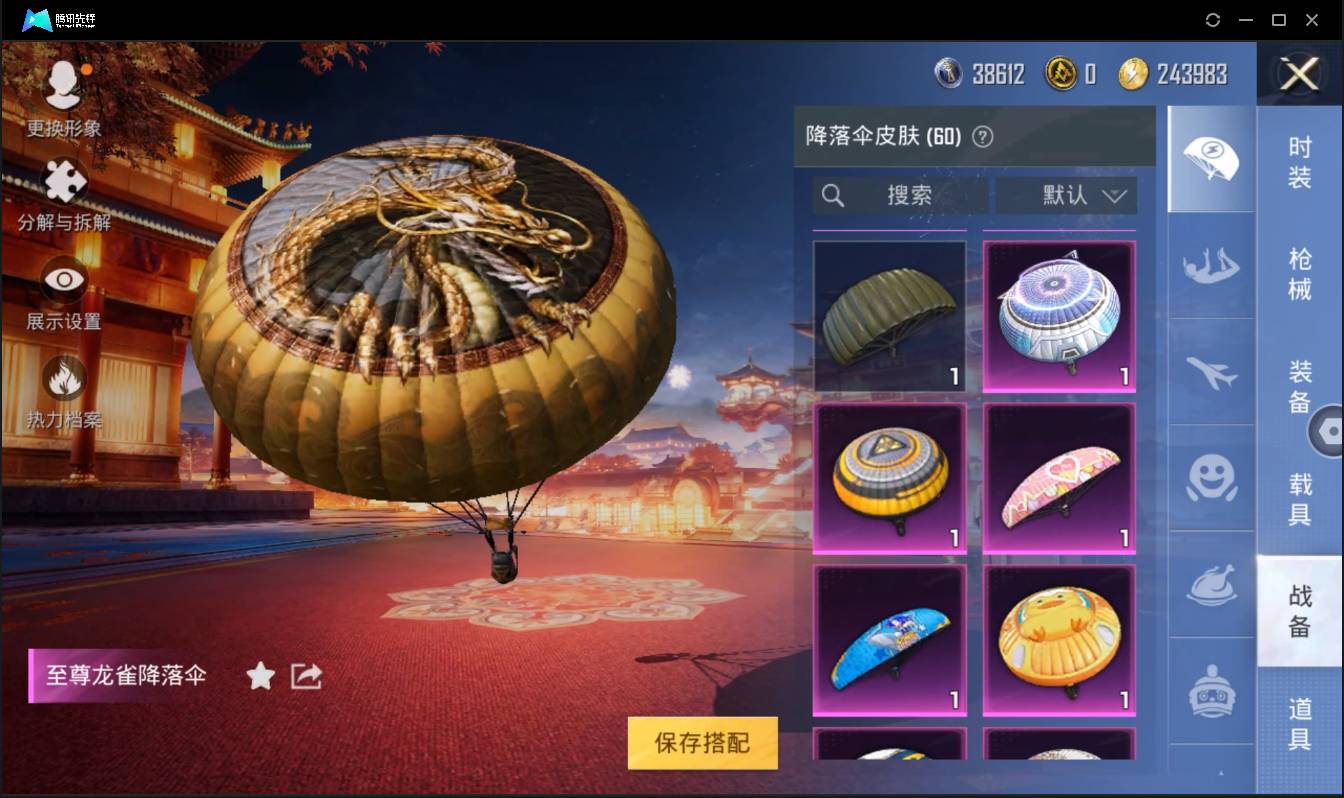The width and height of the screenshot is (1344, 798).
Task: Open the 默认 sorting dropdown
Action: pyautogui.click(x=1066, y=196)
